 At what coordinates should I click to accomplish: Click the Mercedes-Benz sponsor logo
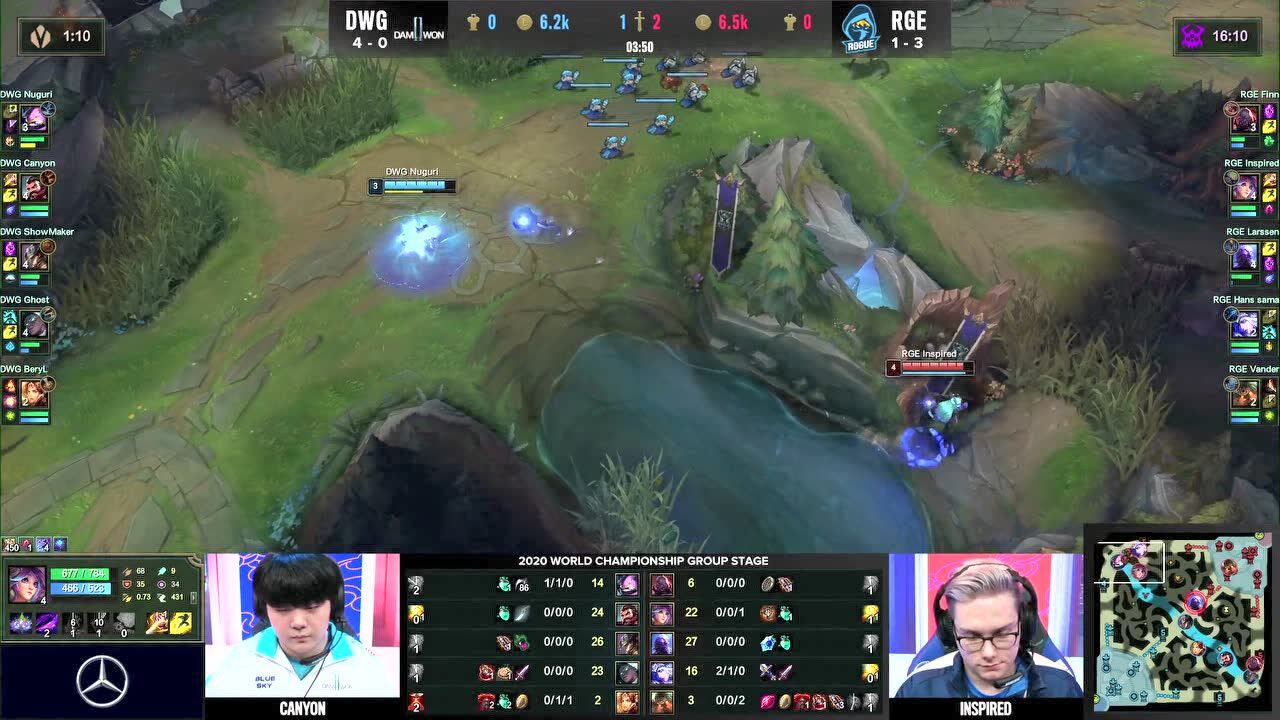point(101,681)
